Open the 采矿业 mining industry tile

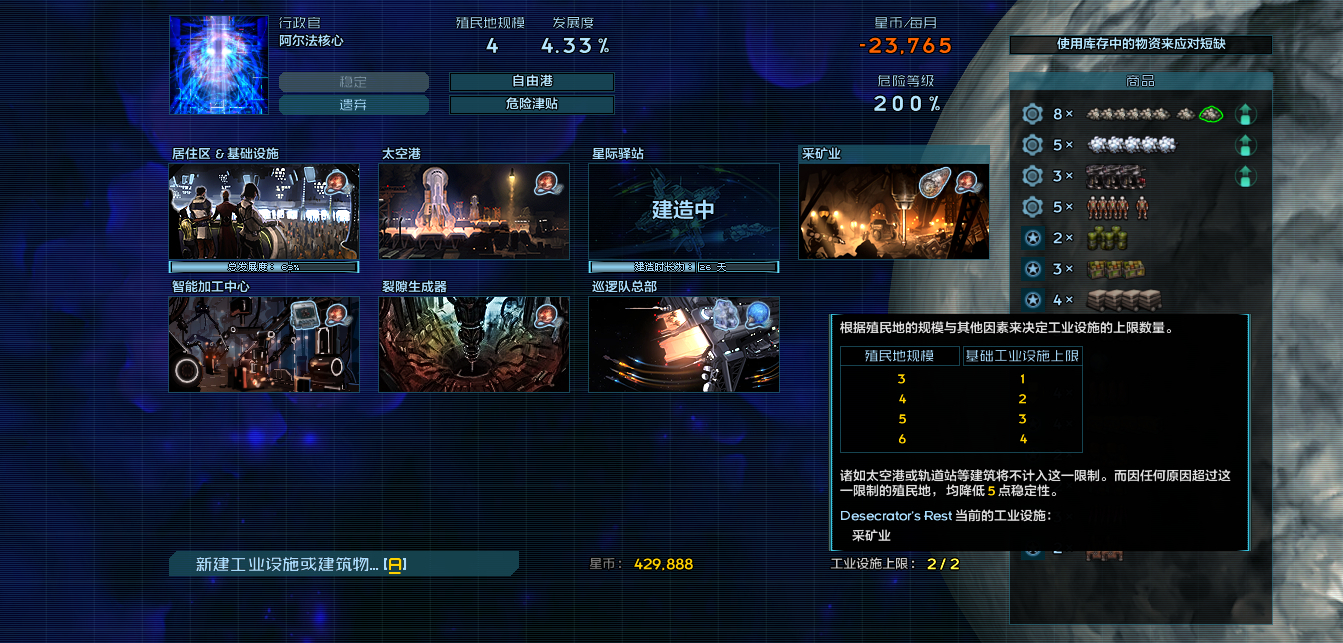894,212
